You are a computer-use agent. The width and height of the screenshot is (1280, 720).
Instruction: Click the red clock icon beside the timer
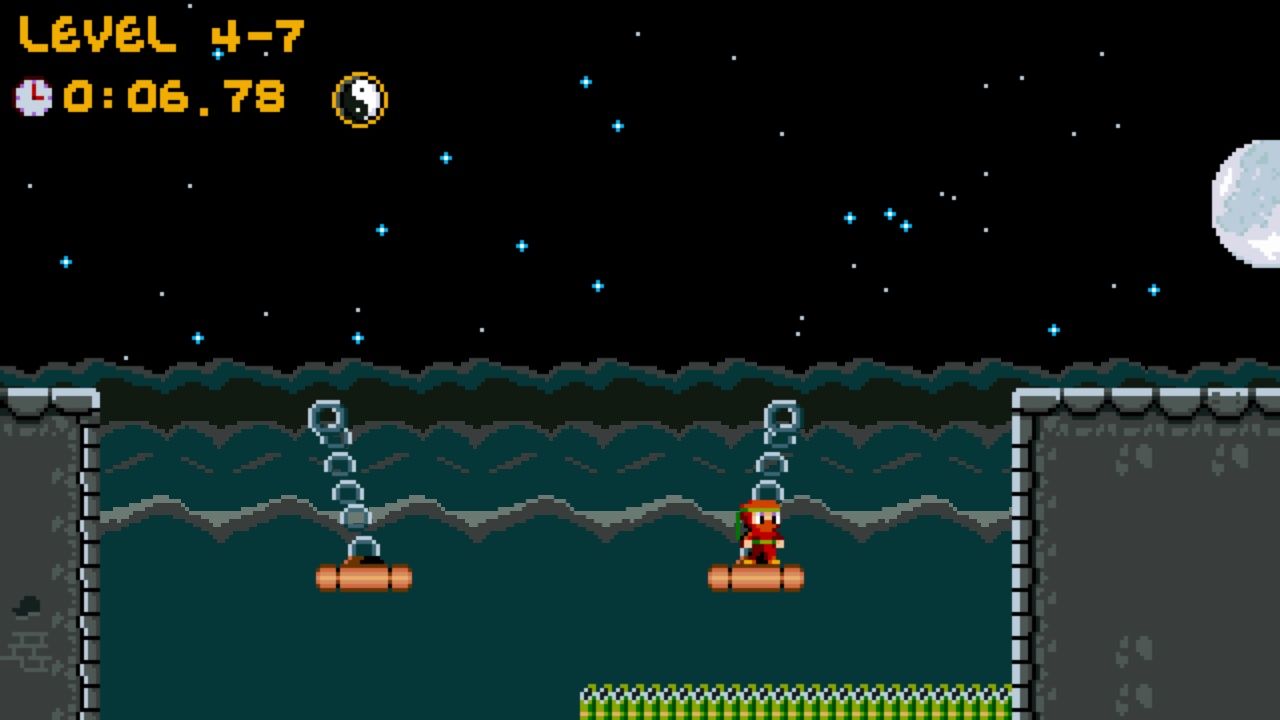click(x=33, y=96)
